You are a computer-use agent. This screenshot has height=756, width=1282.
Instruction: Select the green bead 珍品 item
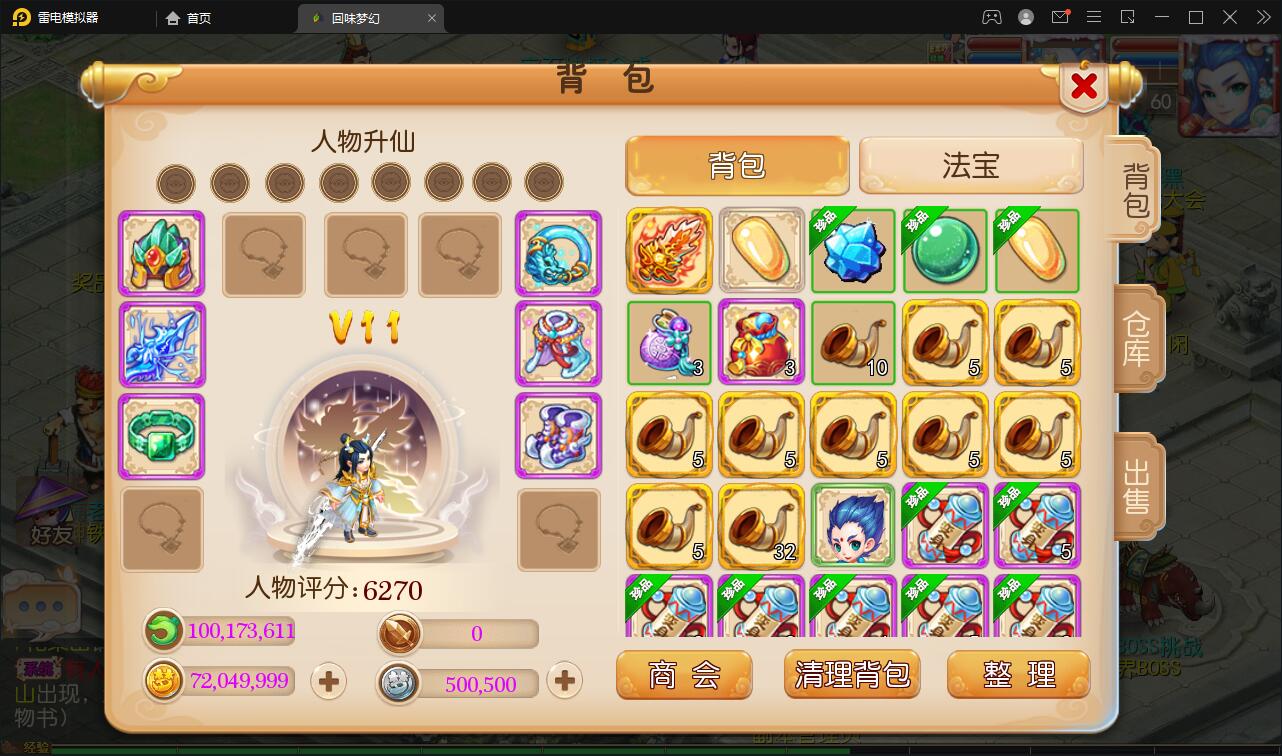point(944,251)
